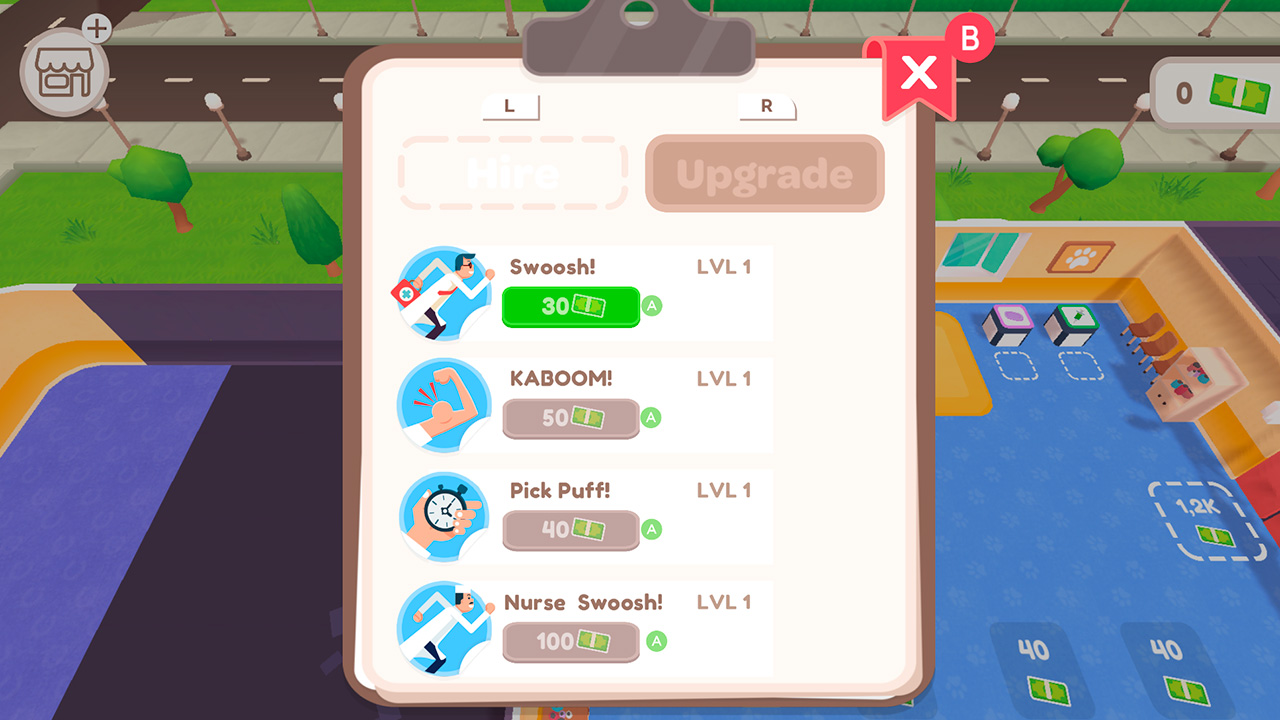Hire KABOOM! for 50 cash
This screenshot has width=1280, height=720.
tap(570, 419)
